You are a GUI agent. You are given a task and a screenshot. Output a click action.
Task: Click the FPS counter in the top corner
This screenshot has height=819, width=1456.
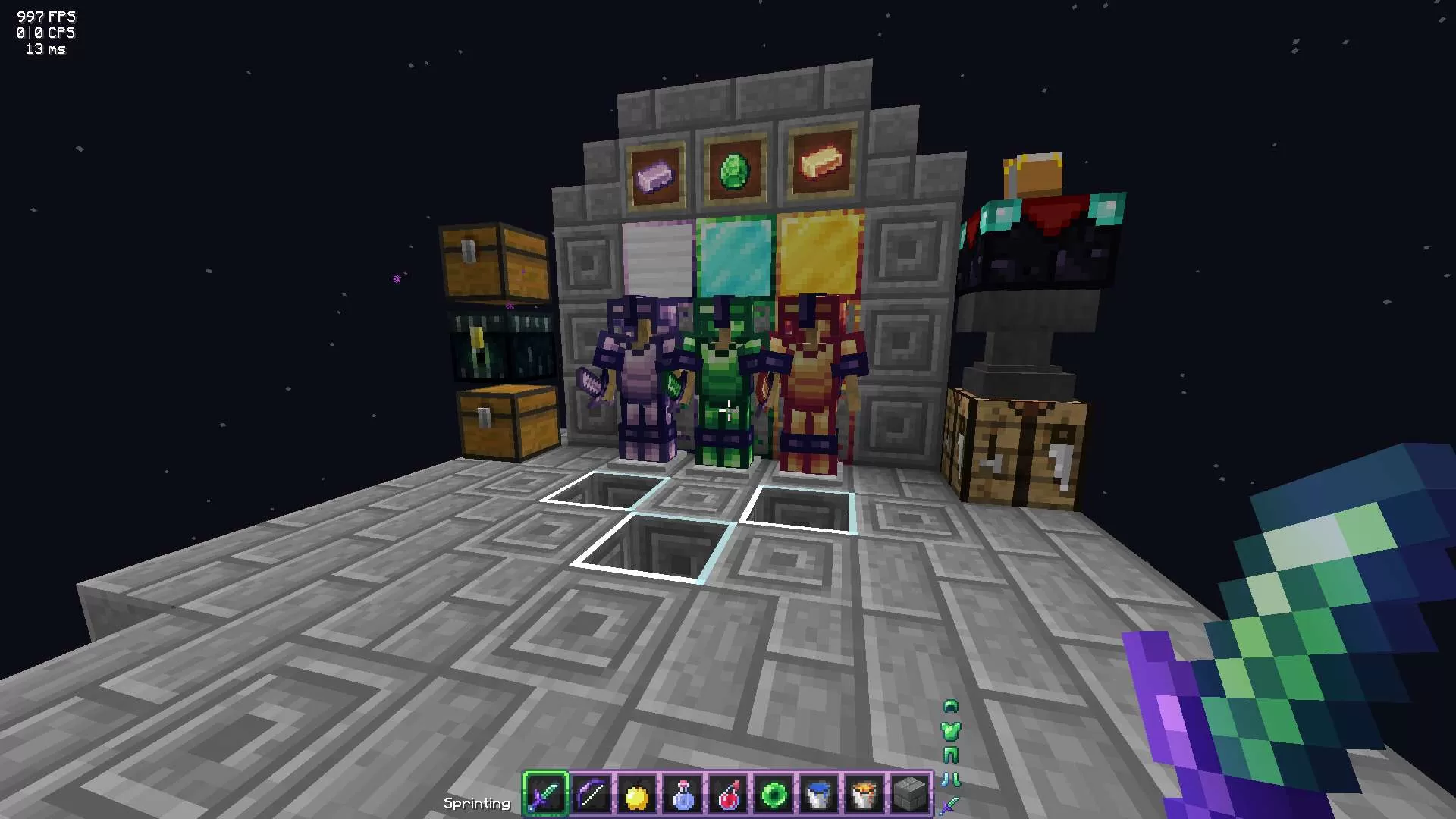coord(44,15)
